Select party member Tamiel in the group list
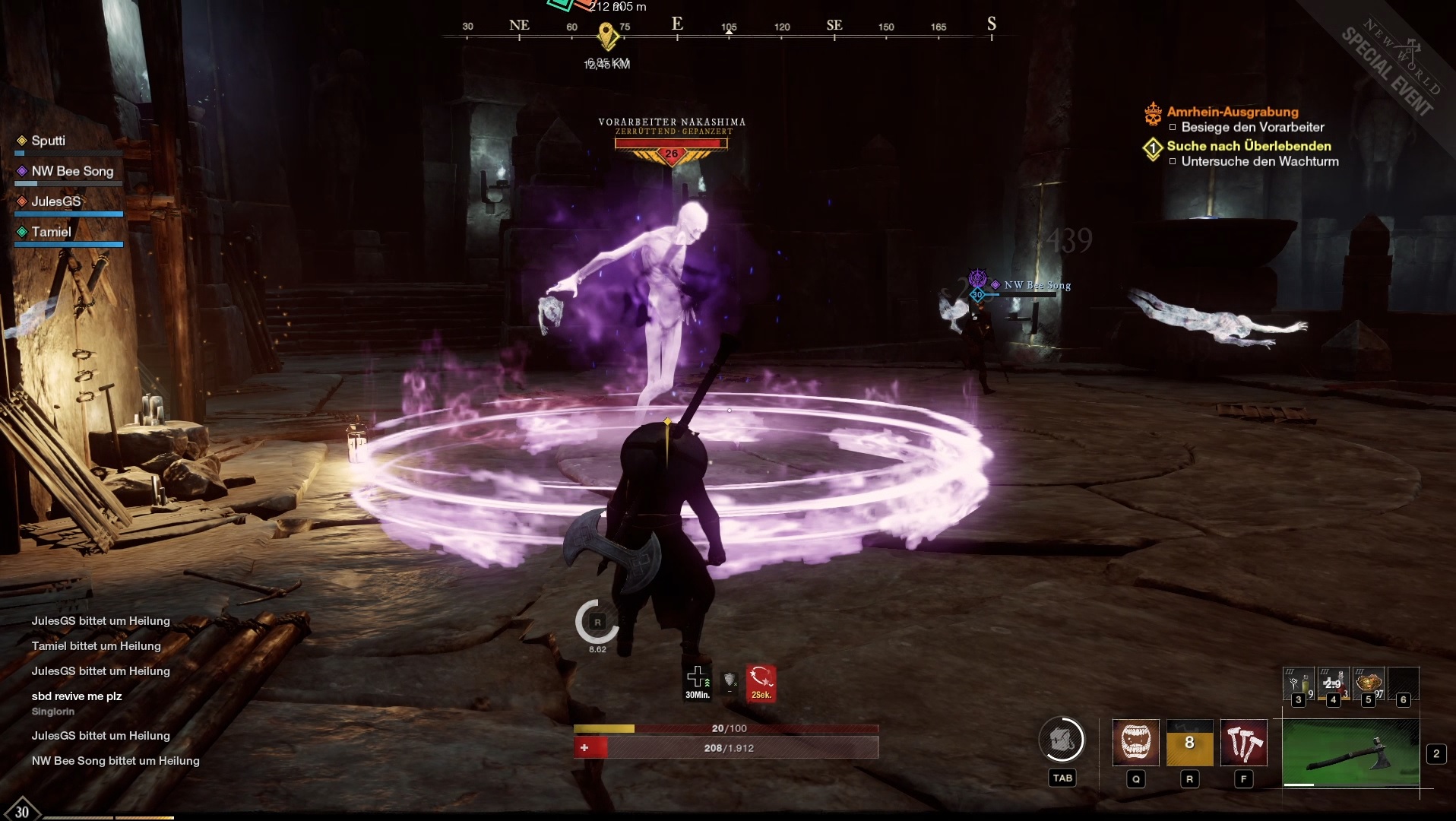1456x821 pixels. pos(51,232)
